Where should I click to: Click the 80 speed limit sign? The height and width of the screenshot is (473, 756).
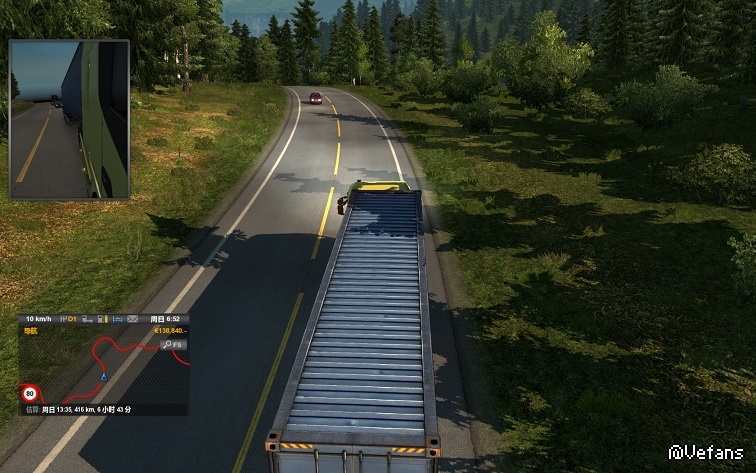[x=31, y=394]
